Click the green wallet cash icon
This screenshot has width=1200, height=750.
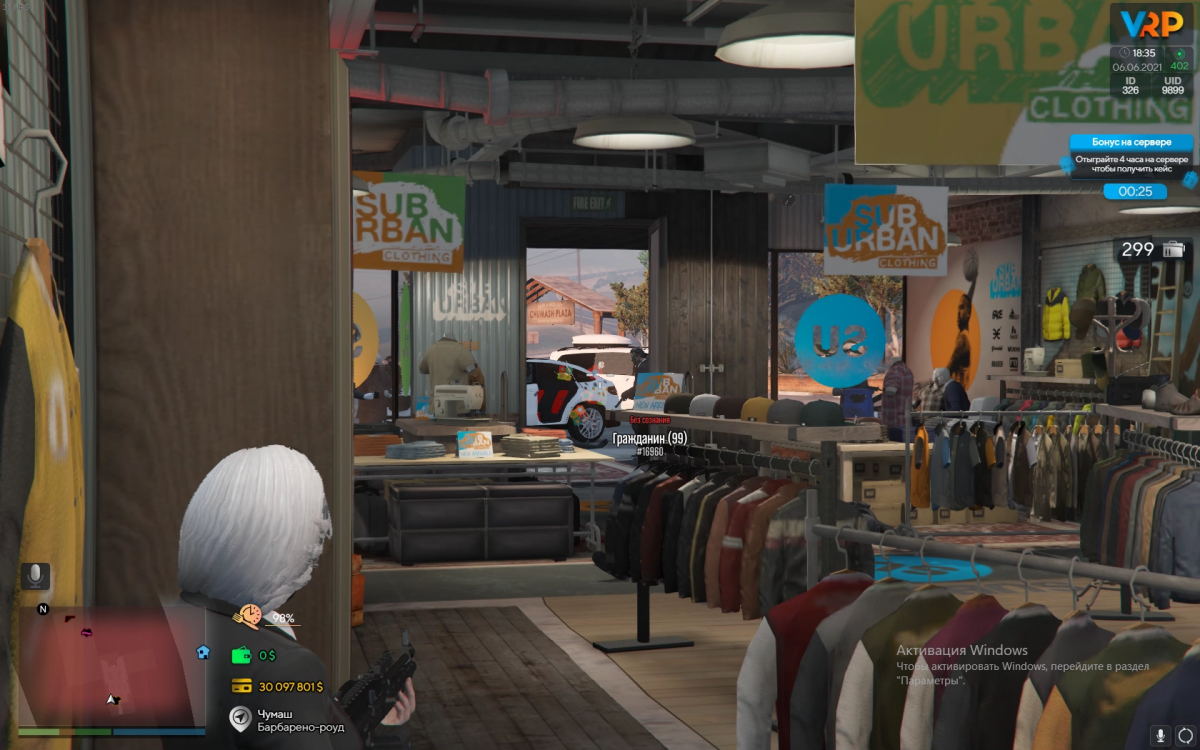pos(241,655)
